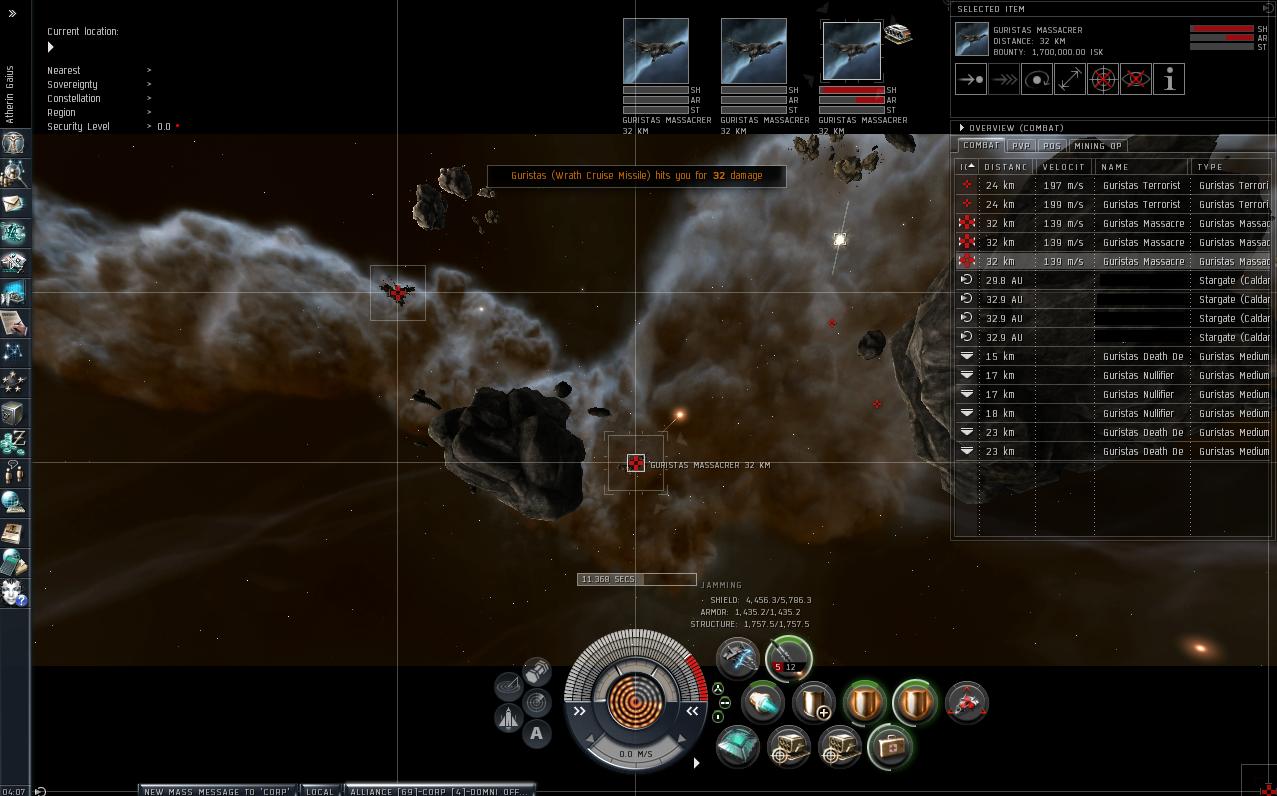The width and height of the screenshot is (1277, 796).
Task: Open the Mining Op overview tab
Action: (x=1097, y=146)
